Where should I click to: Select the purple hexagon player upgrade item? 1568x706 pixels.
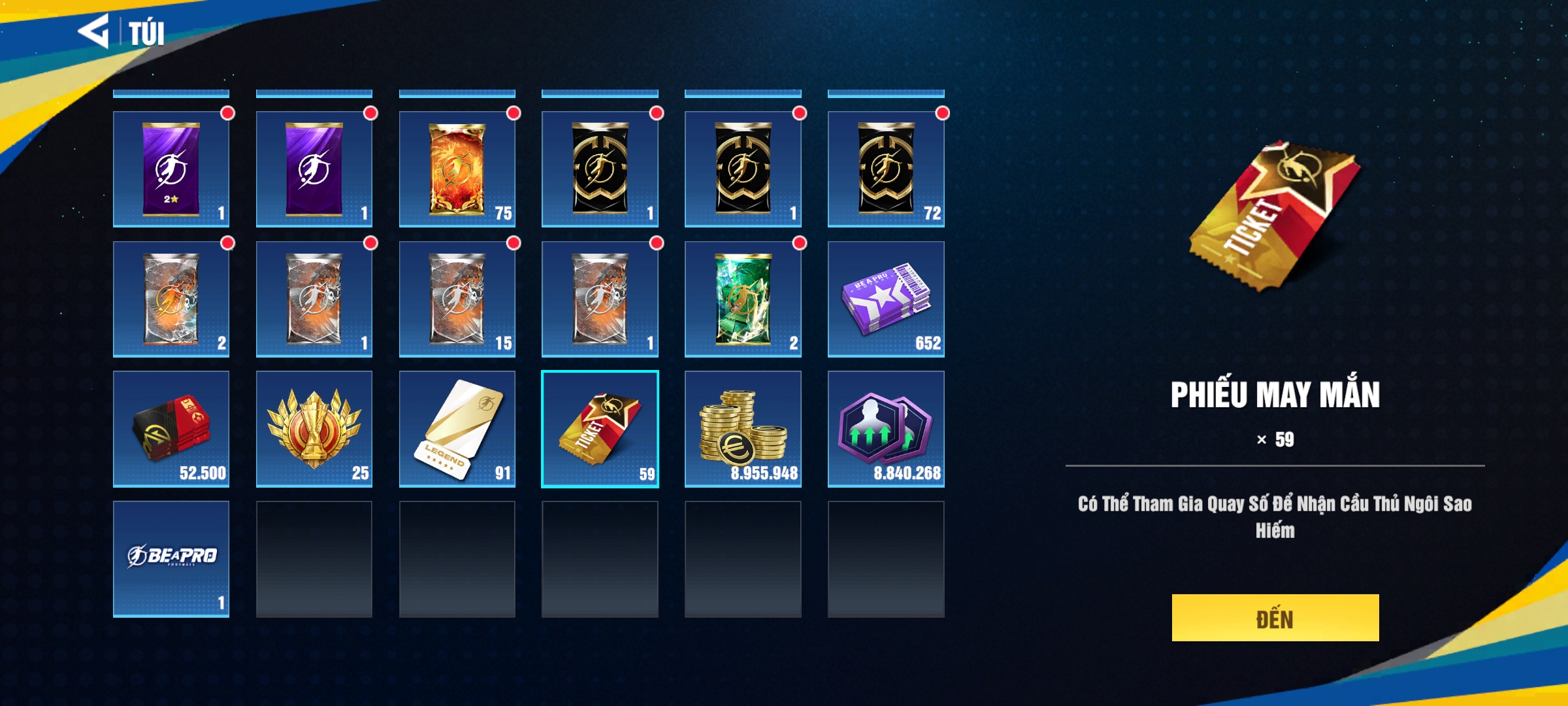click(885, 429)
